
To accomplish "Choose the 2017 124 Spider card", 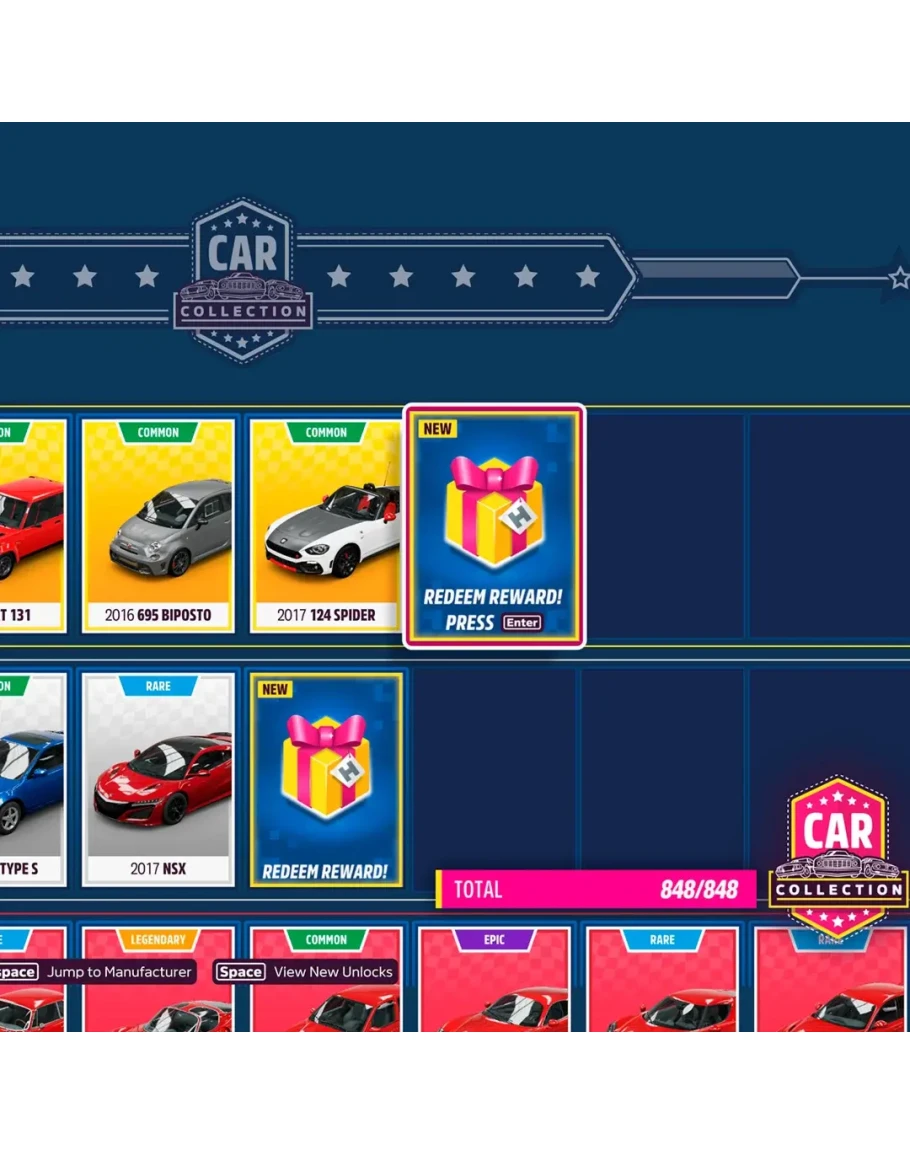I will point(326,526).
